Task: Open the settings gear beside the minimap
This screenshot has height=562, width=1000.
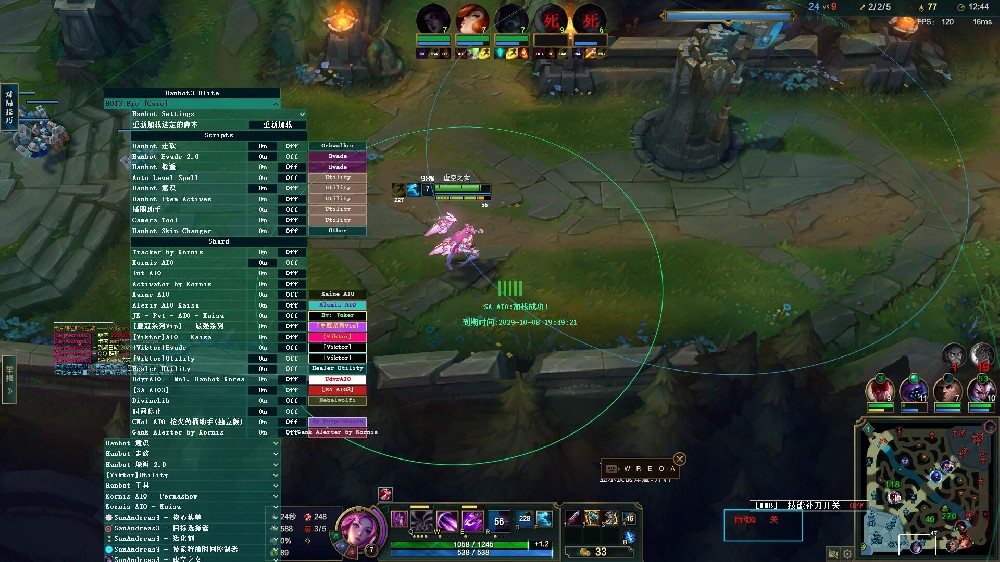Action: [x=848, y=552]
